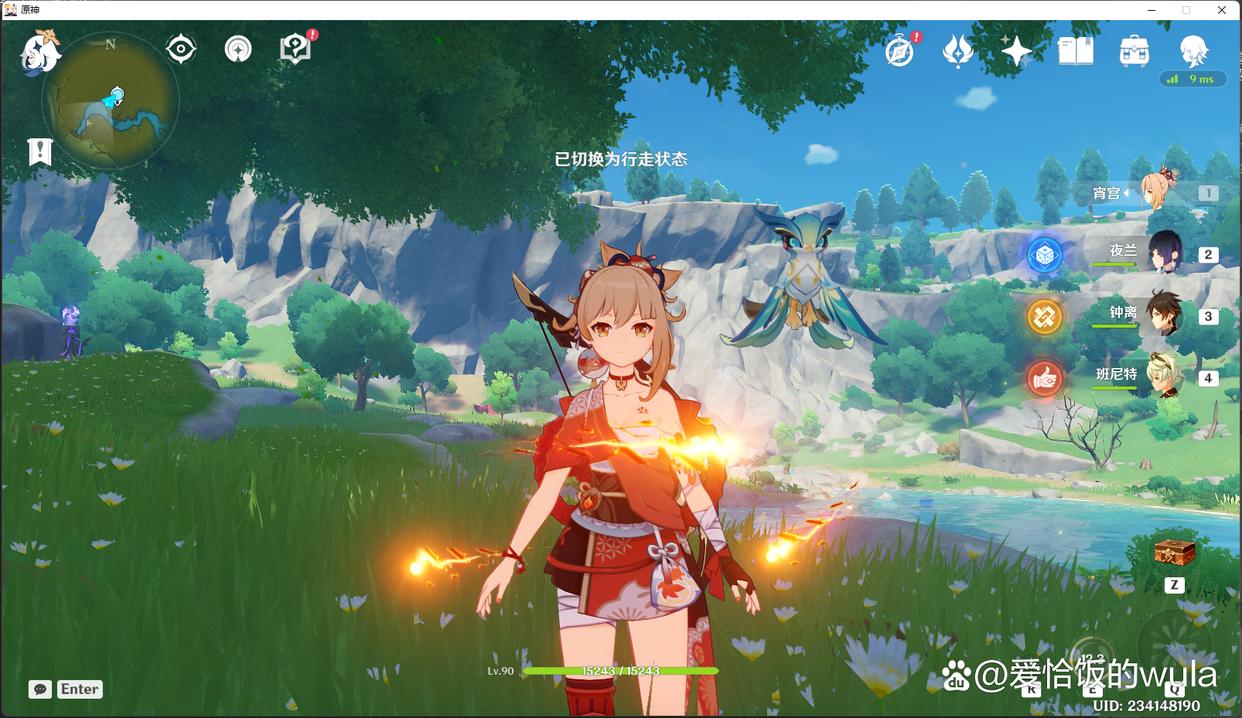Open the character portrait menu icon
Screen dimensions: 1242x718
click(1193, 50)
